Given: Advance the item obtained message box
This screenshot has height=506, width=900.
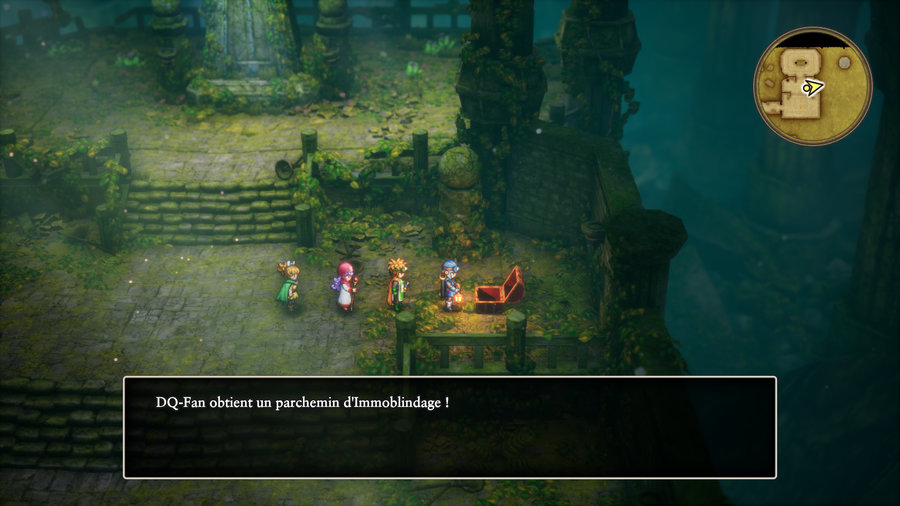Looking at the screenshot, I should (449, 427).
